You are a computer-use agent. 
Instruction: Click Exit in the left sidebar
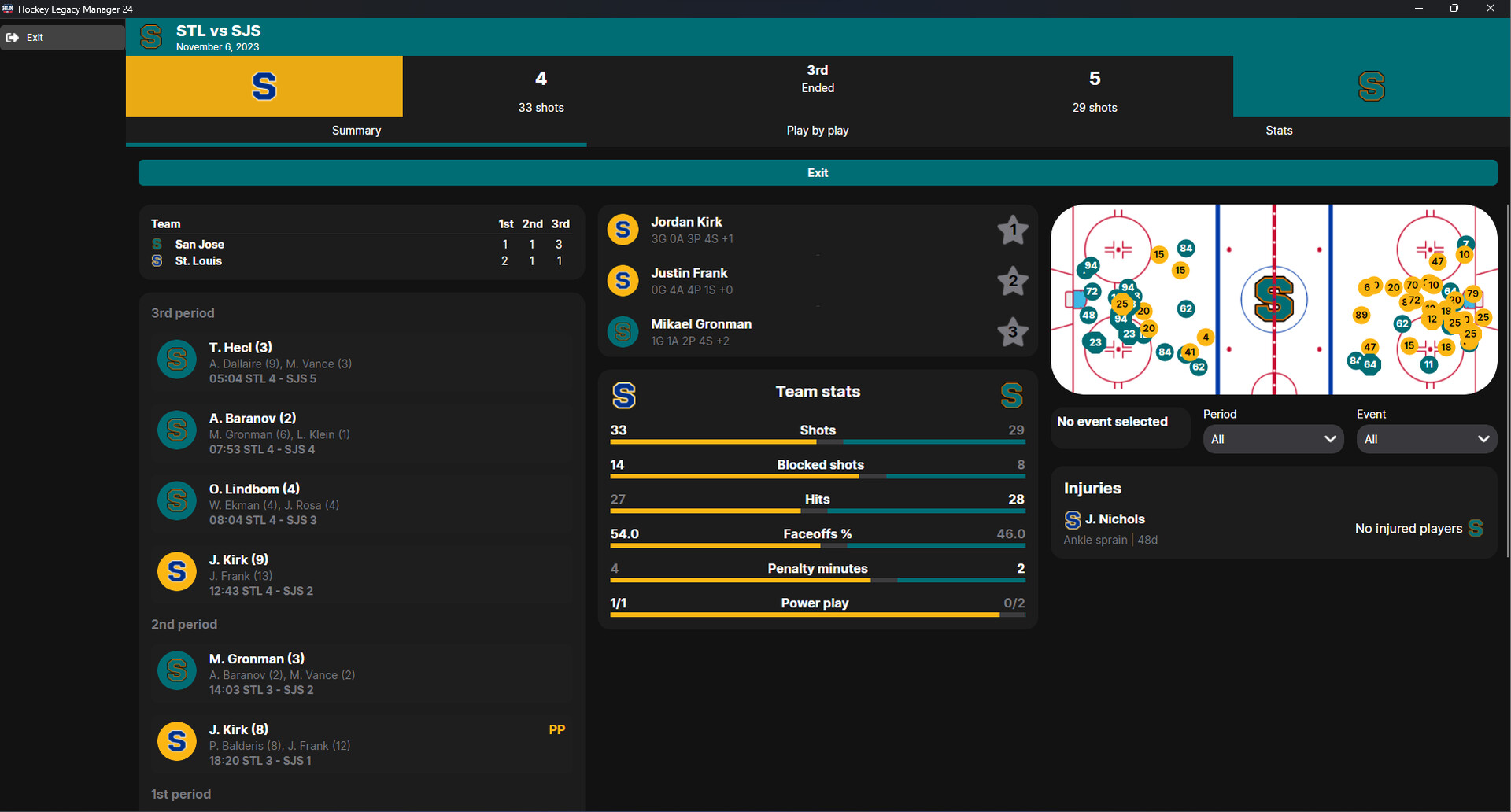click(35, 37)
